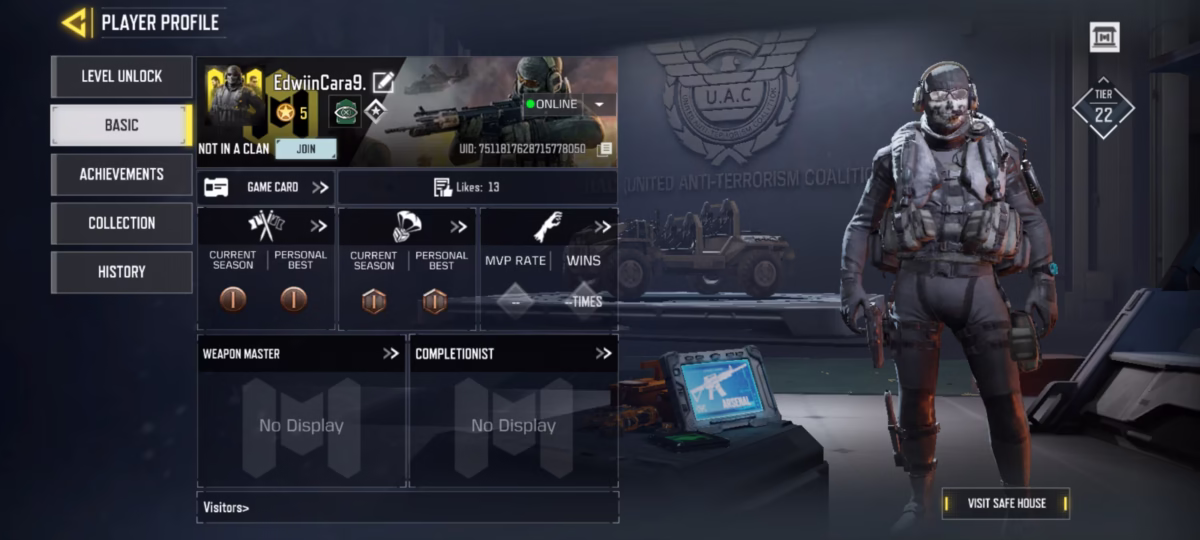
Task: Expand the battle royale parachute stats
Action: tap(458, 227)
